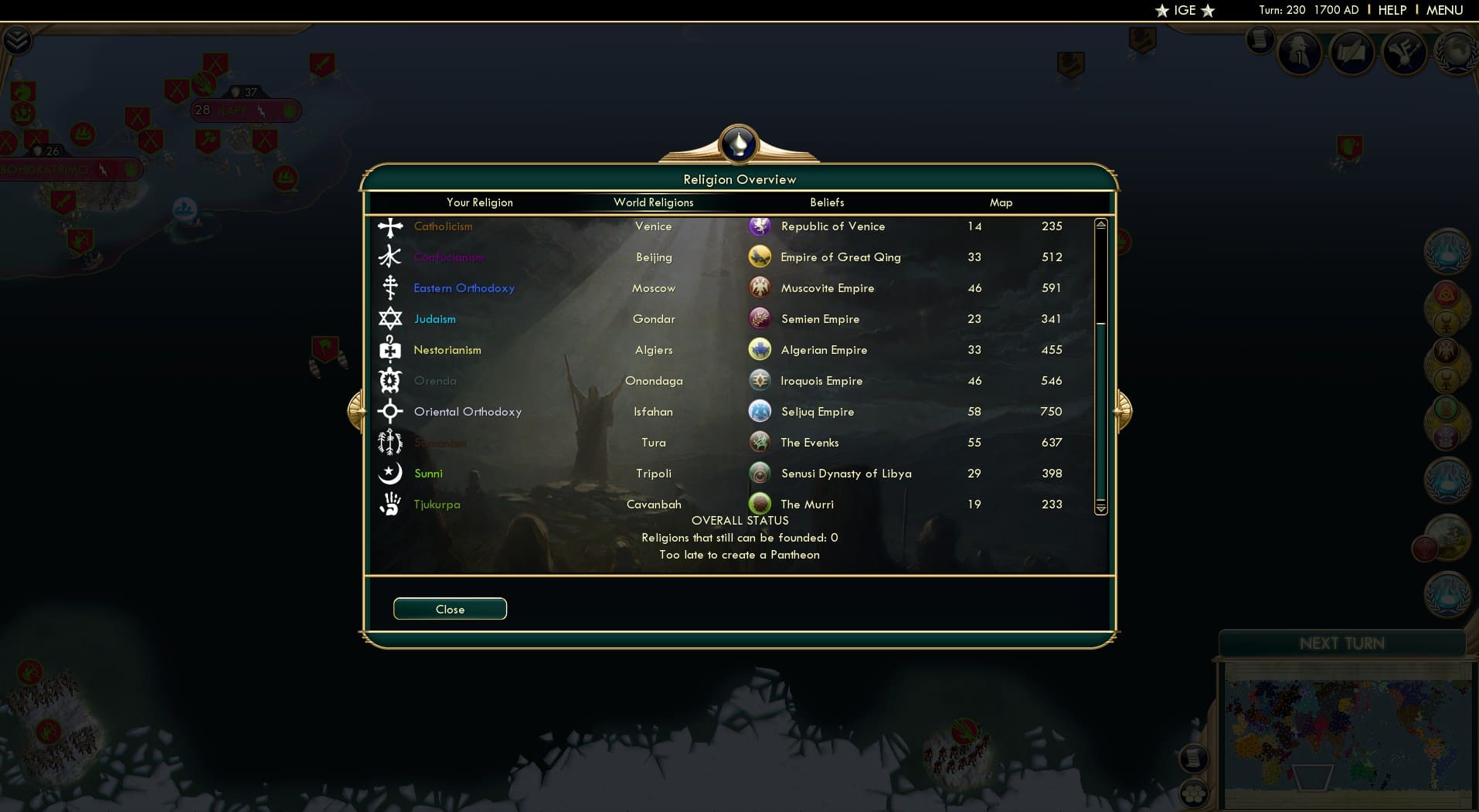Click the Orenda turtle religion symbol
1479x812 pixels.
[x=391, y=380]
